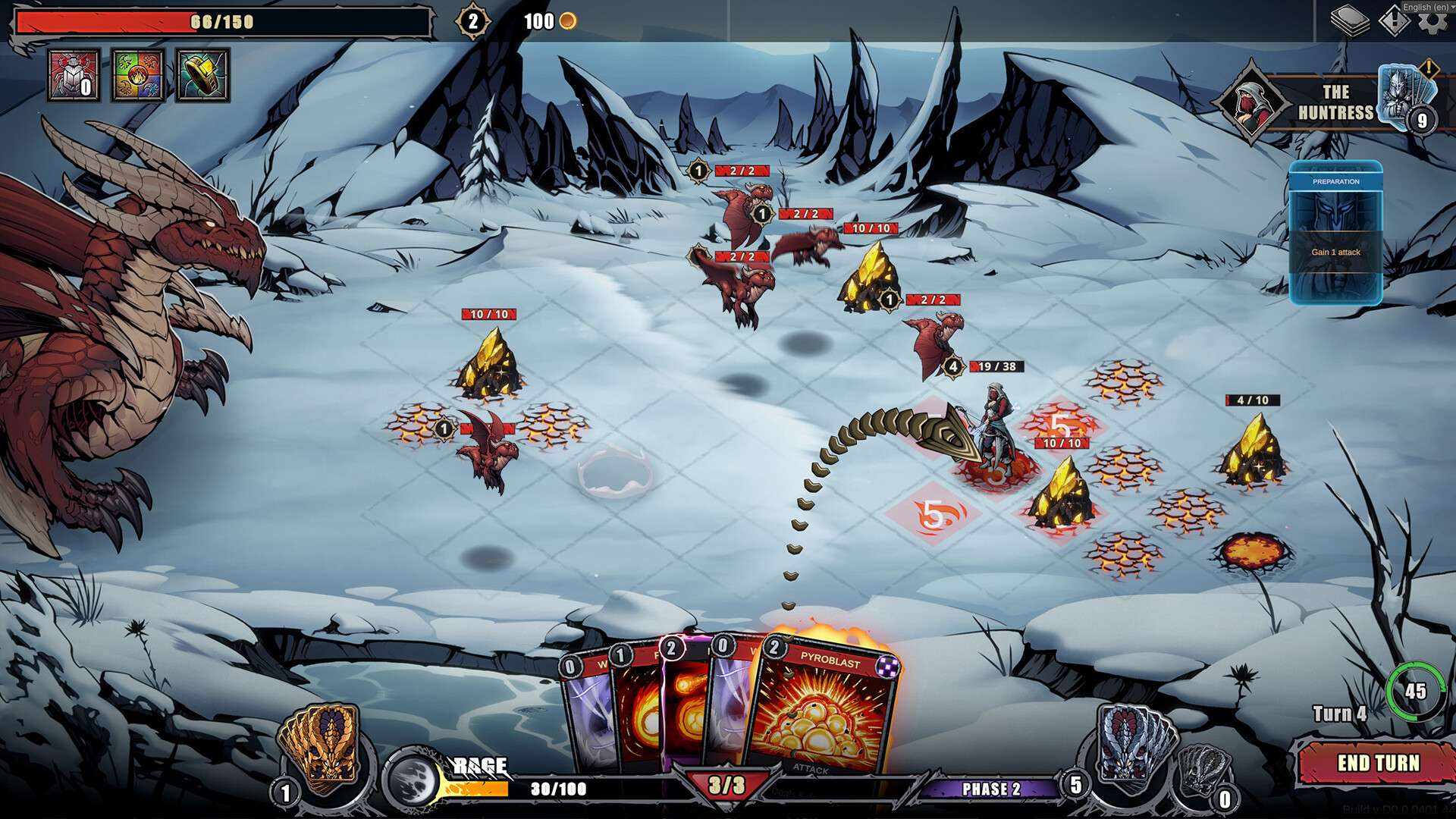This screenshot has width=1456, height=819.
Task: Click the diamond exclamation alert icon
Action: pyautogui.click(x=1392, y=21)
